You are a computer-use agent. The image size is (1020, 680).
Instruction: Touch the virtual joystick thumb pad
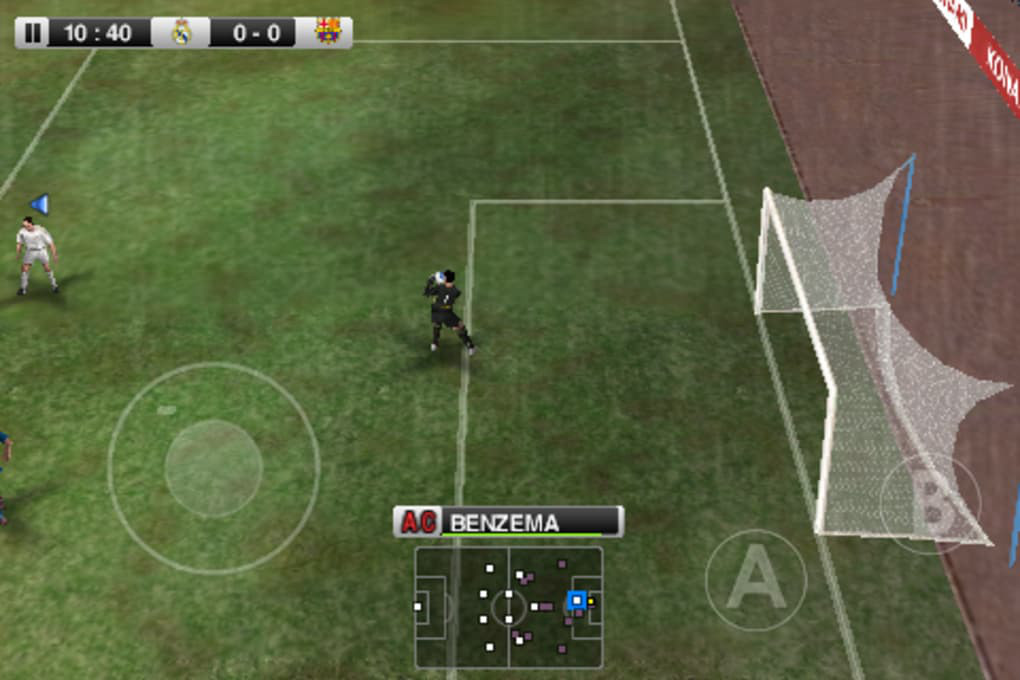point(213,468)
